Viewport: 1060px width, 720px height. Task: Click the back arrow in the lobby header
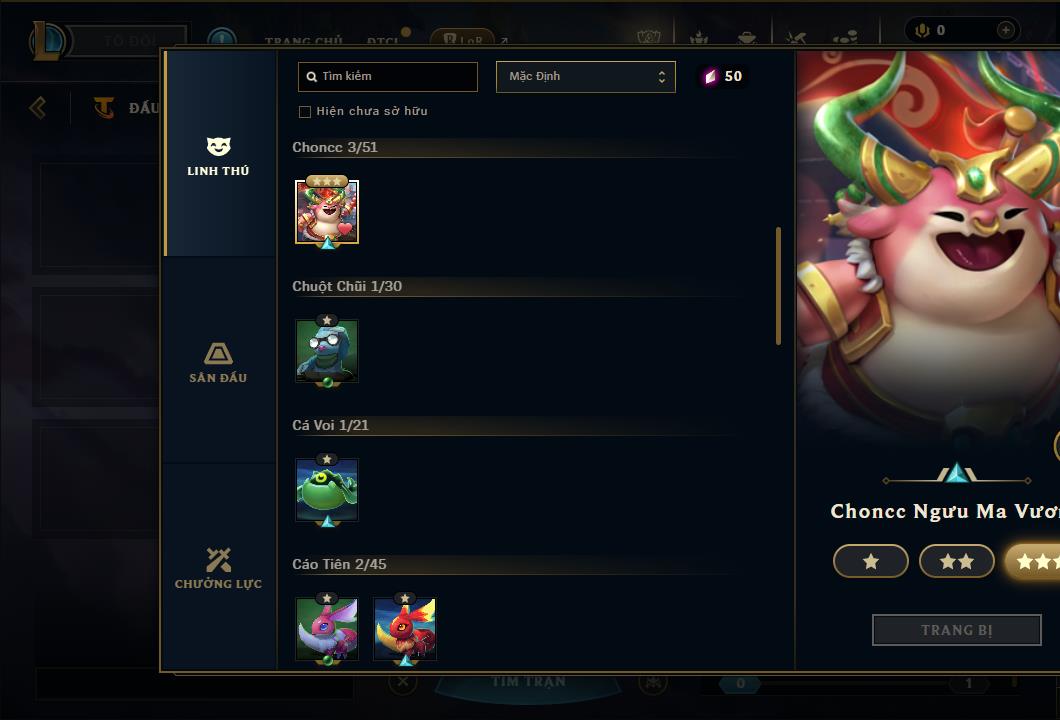coord(38,107)
